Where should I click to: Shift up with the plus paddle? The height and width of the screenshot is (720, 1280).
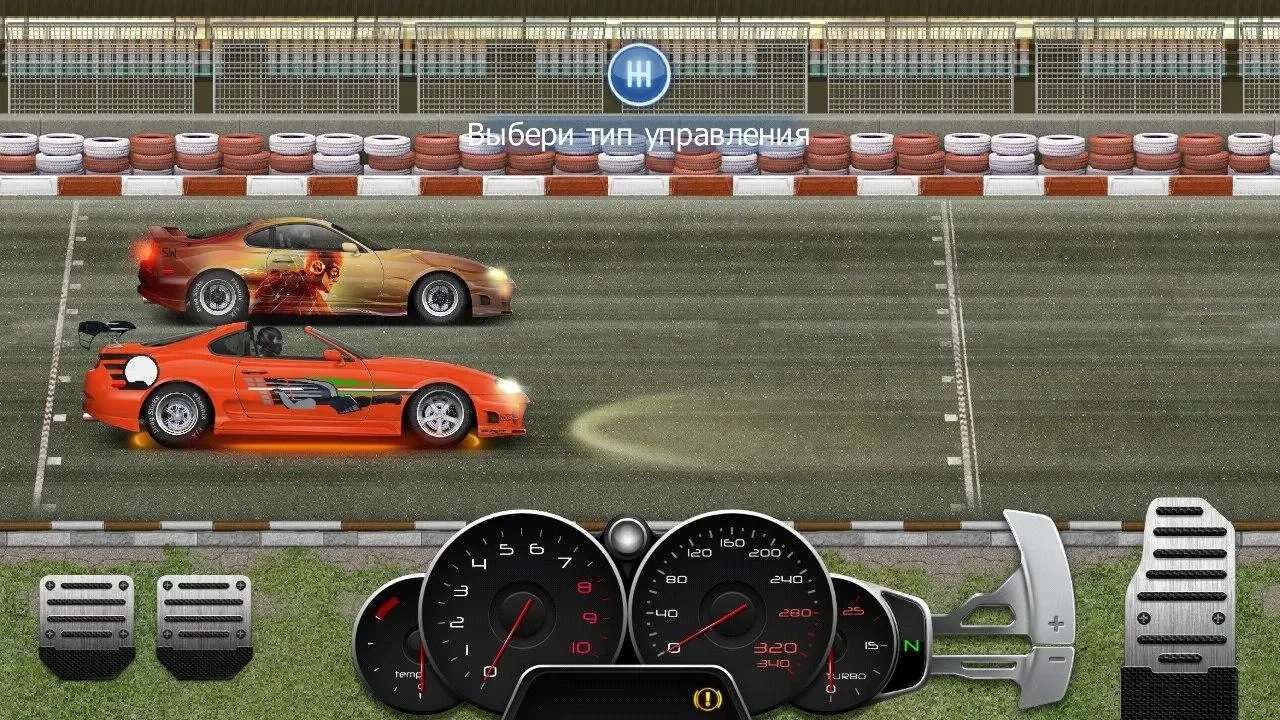click(1041, 600)
